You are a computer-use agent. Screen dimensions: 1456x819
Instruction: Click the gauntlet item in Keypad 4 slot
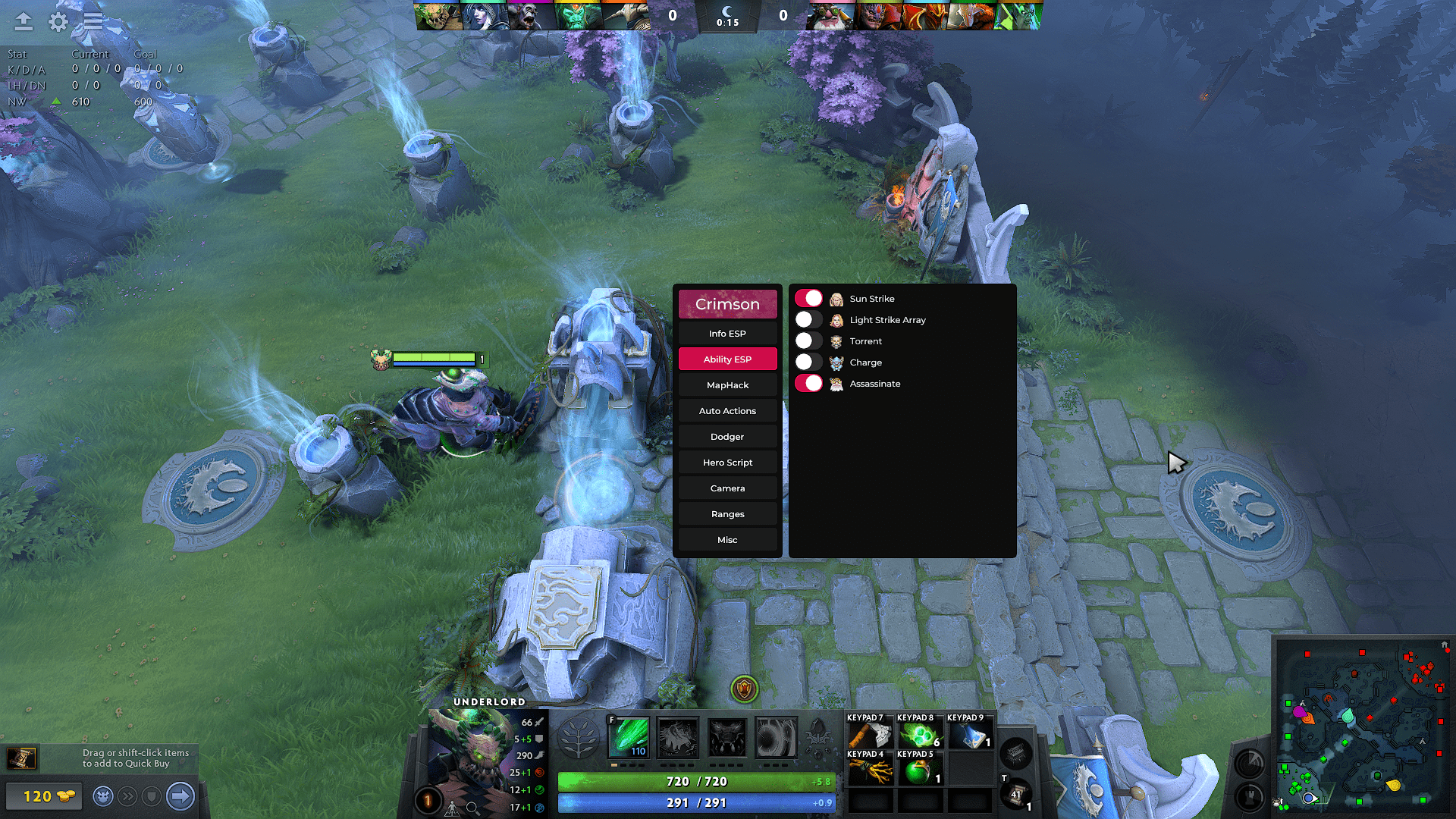coord(870,771)
